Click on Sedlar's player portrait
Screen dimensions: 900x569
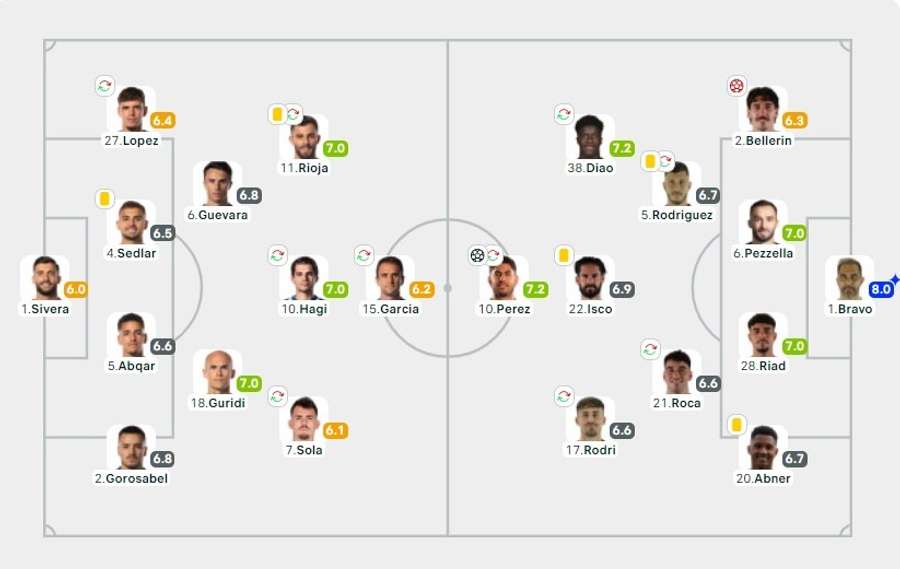pyautogui.click(x=131, y=223)
